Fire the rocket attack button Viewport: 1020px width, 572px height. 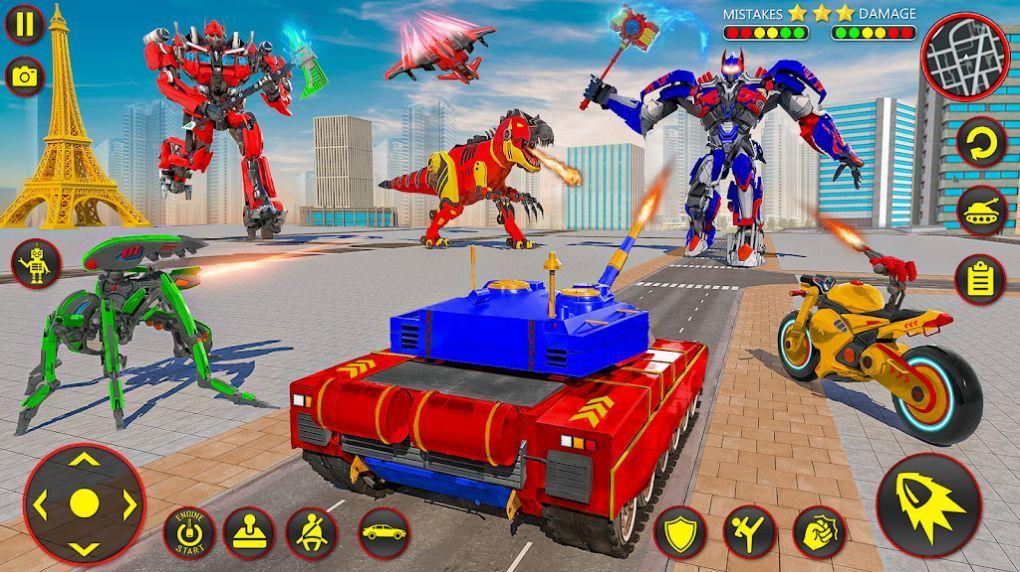(x=928, y=505)
